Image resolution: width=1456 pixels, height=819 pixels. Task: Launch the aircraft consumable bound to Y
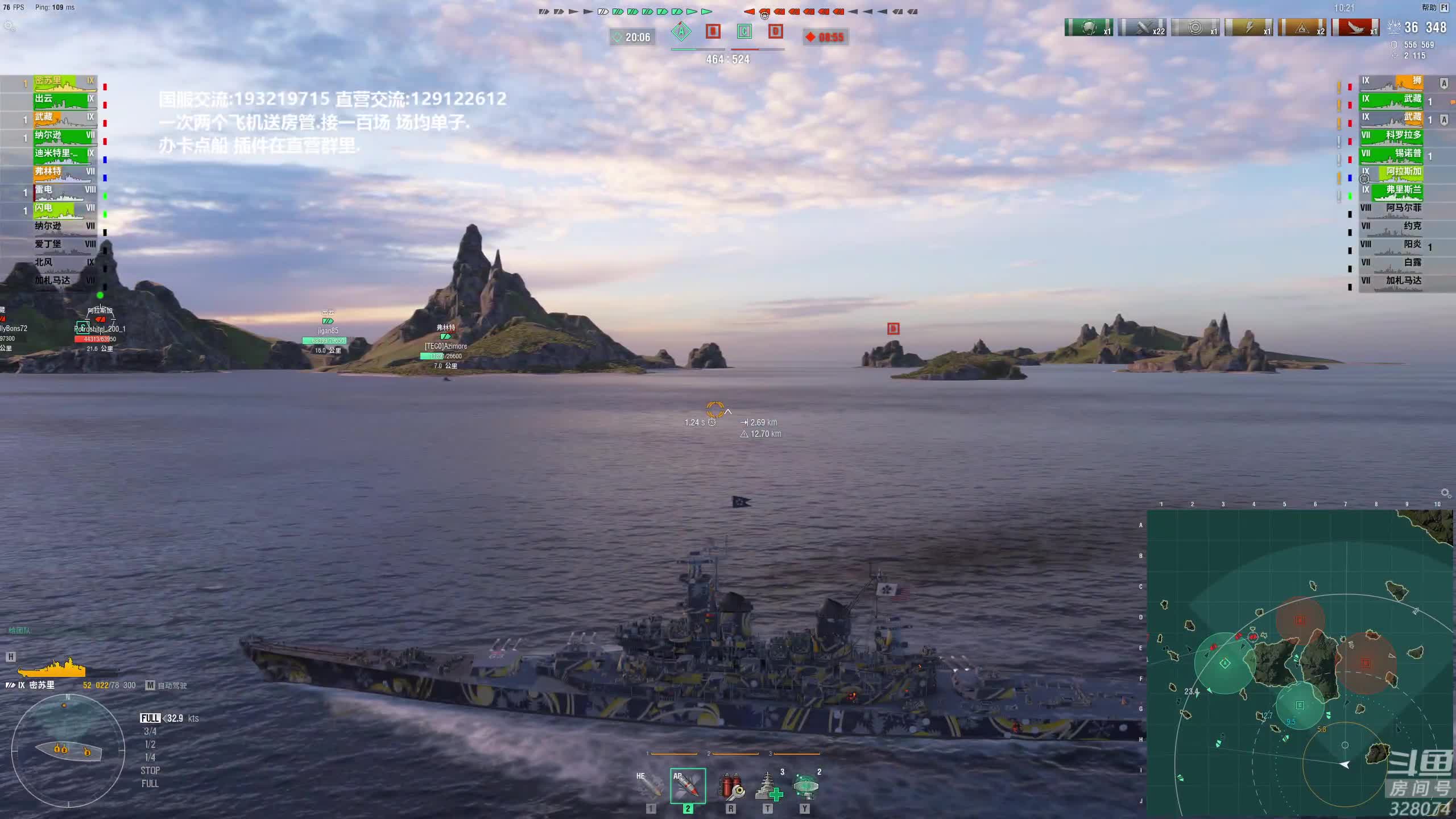[805, 786]
